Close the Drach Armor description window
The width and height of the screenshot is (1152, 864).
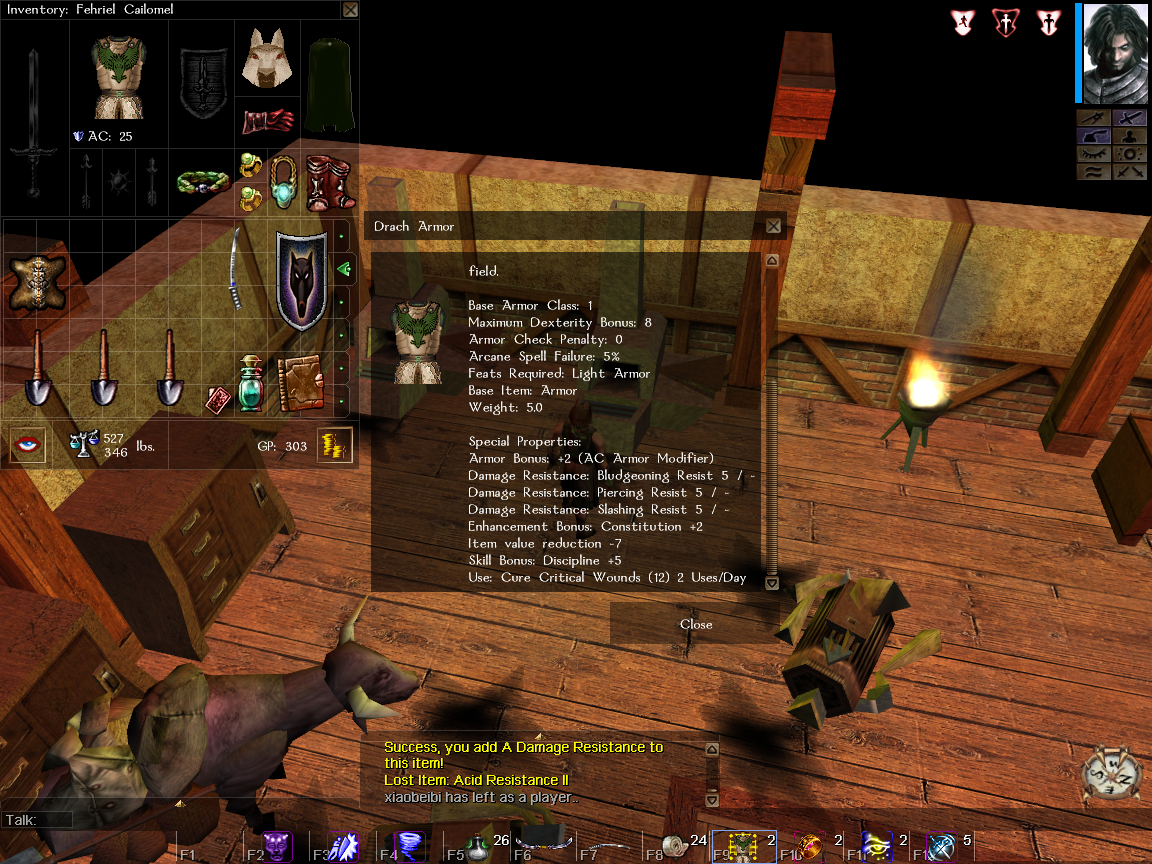click(773, 226)
